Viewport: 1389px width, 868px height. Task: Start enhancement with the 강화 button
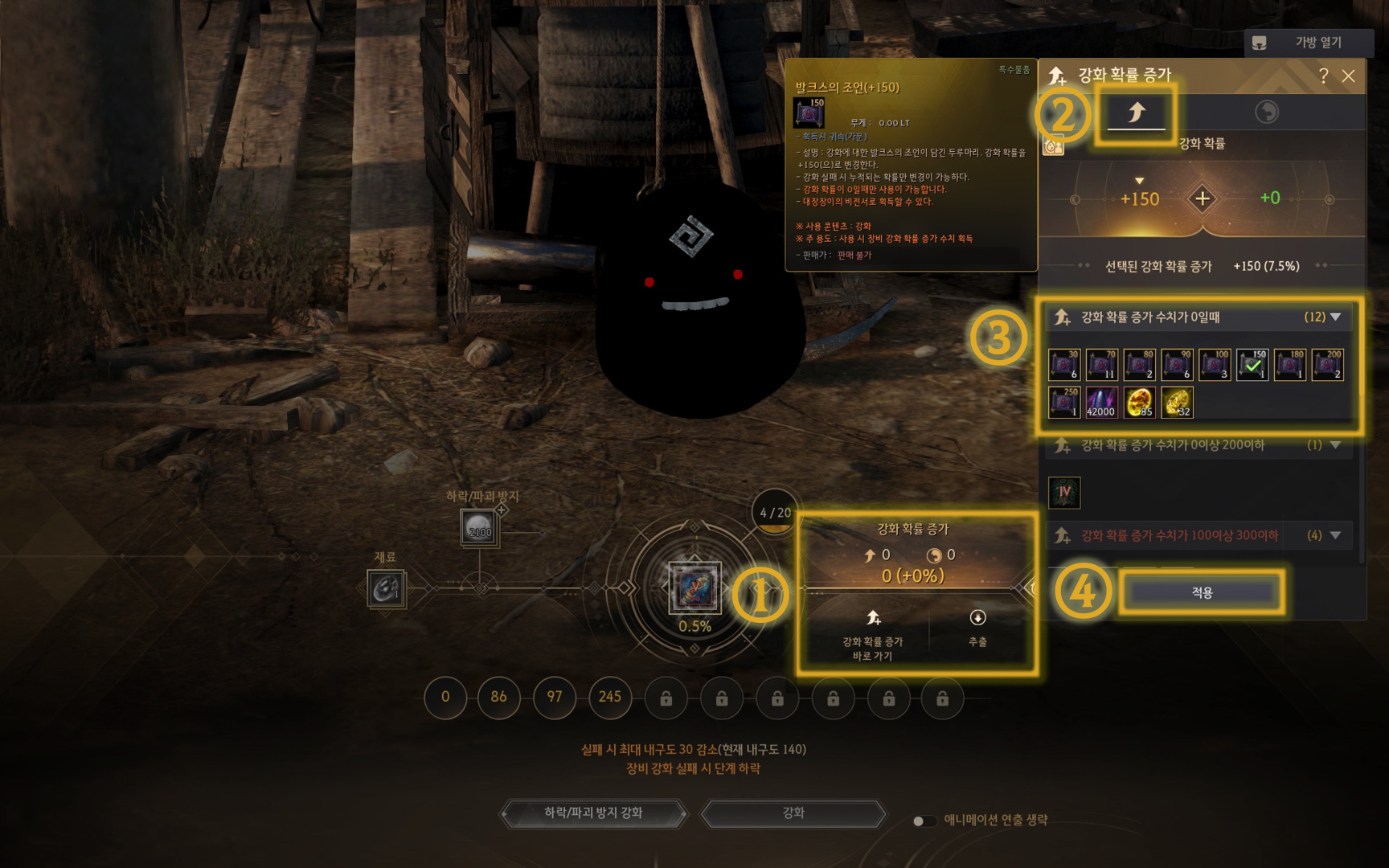tap(793, 813)
